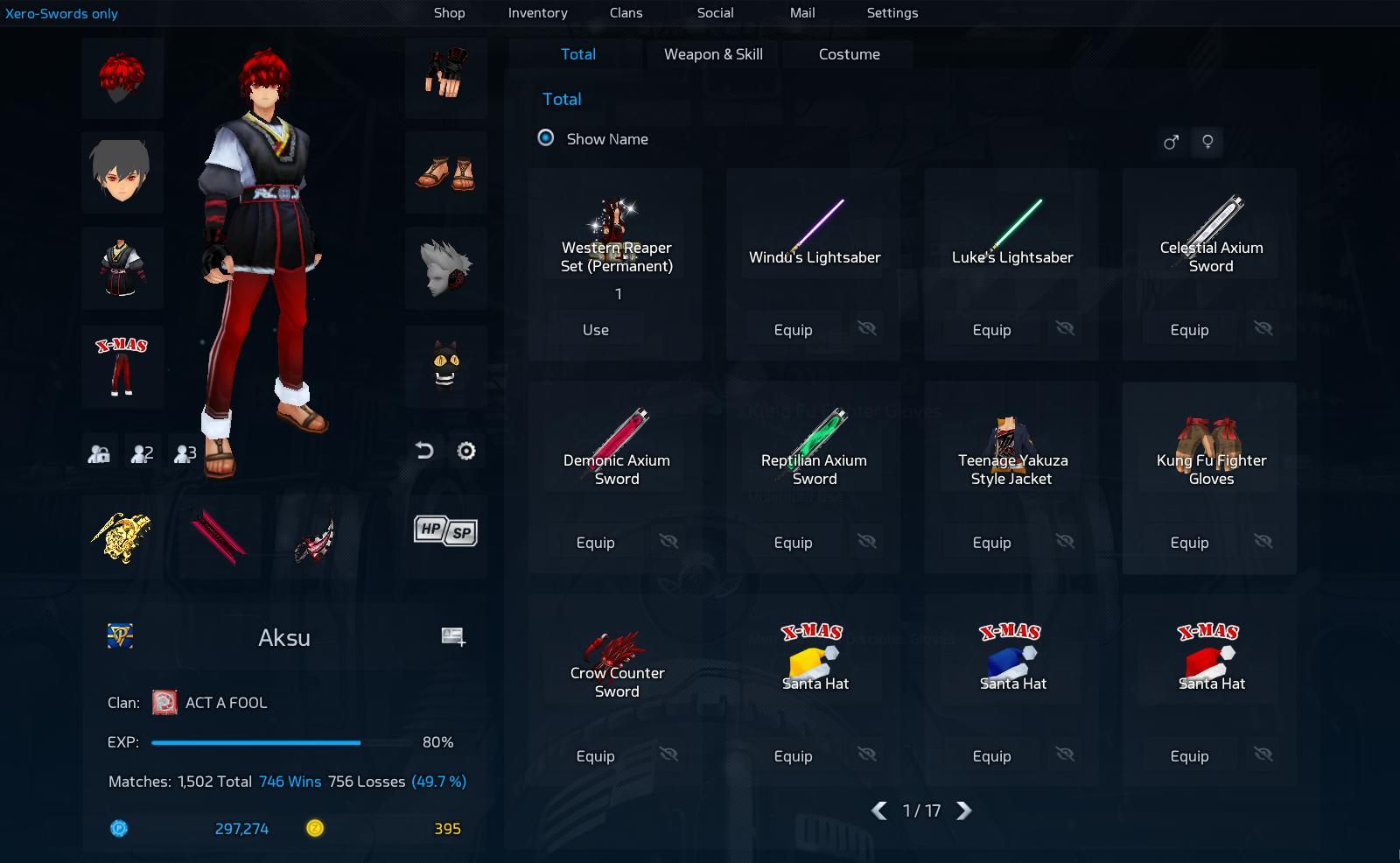Open the Settings menu
Image resolution: width=1400 pixels, height=863 pixels.
point(892,13)
